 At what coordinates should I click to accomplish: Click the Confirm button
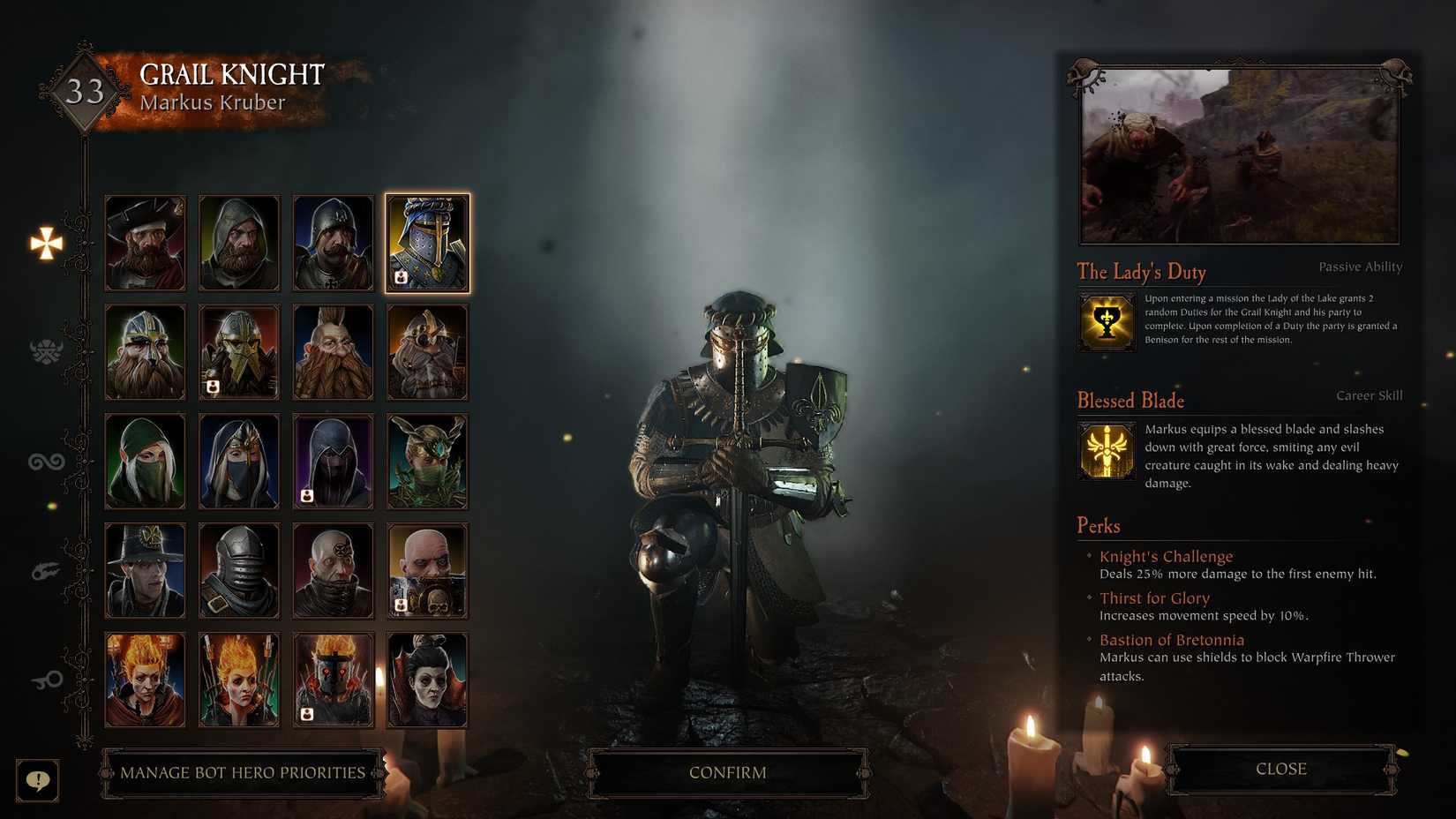pos(727,771)
